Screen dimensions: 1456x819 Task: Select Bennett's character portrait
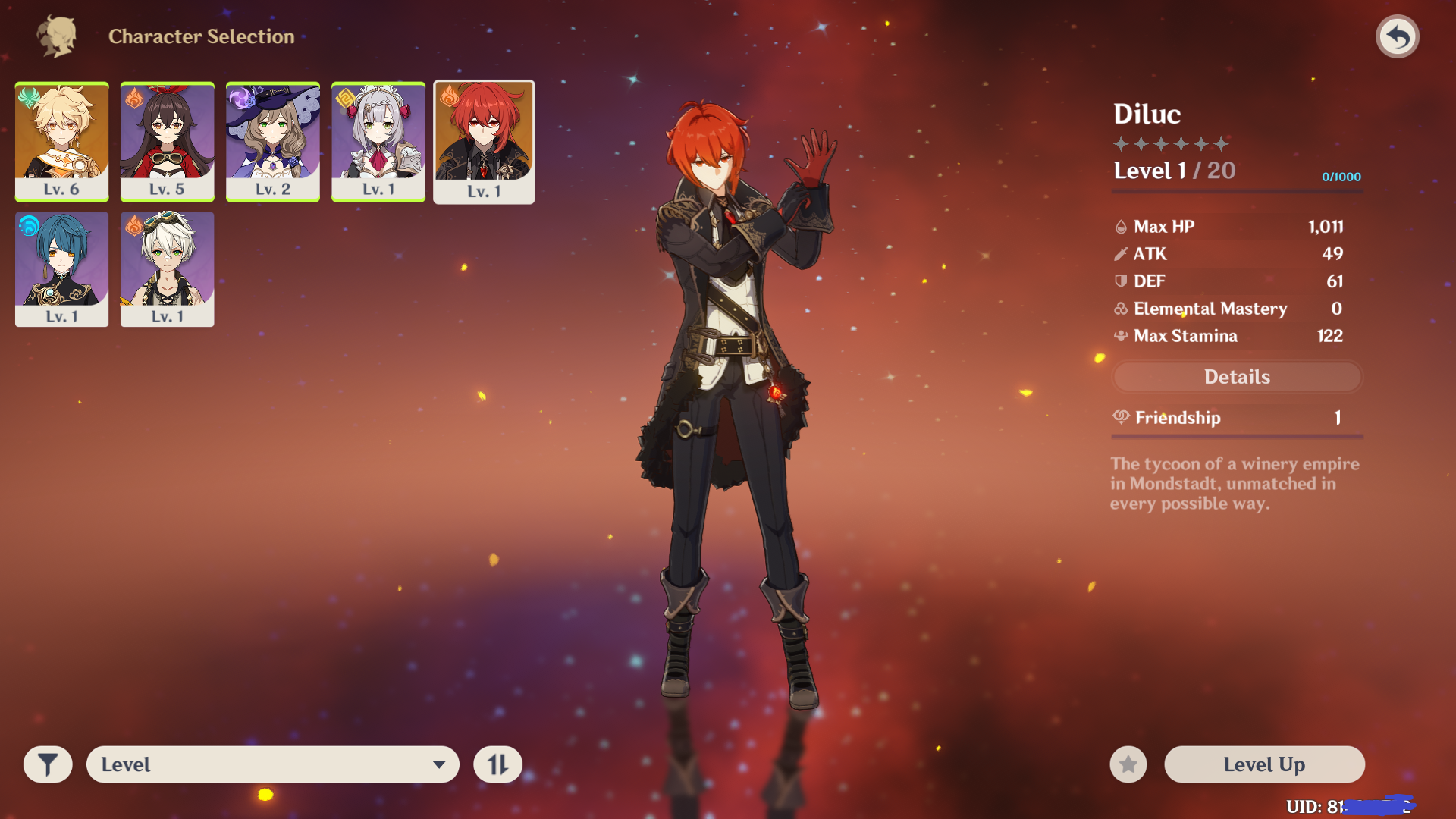[167, 268]
